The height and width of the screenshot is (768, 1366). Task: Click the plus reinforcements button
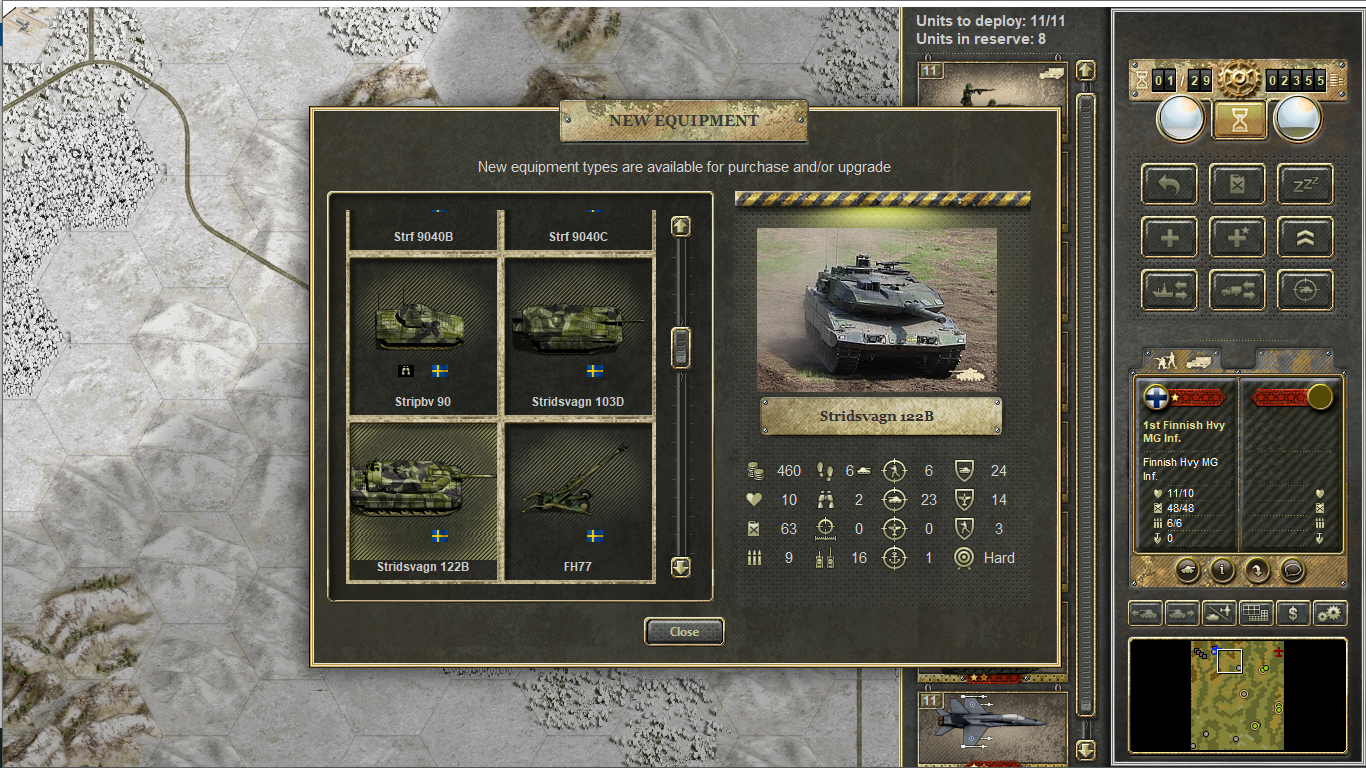(x=1170, y=237)
